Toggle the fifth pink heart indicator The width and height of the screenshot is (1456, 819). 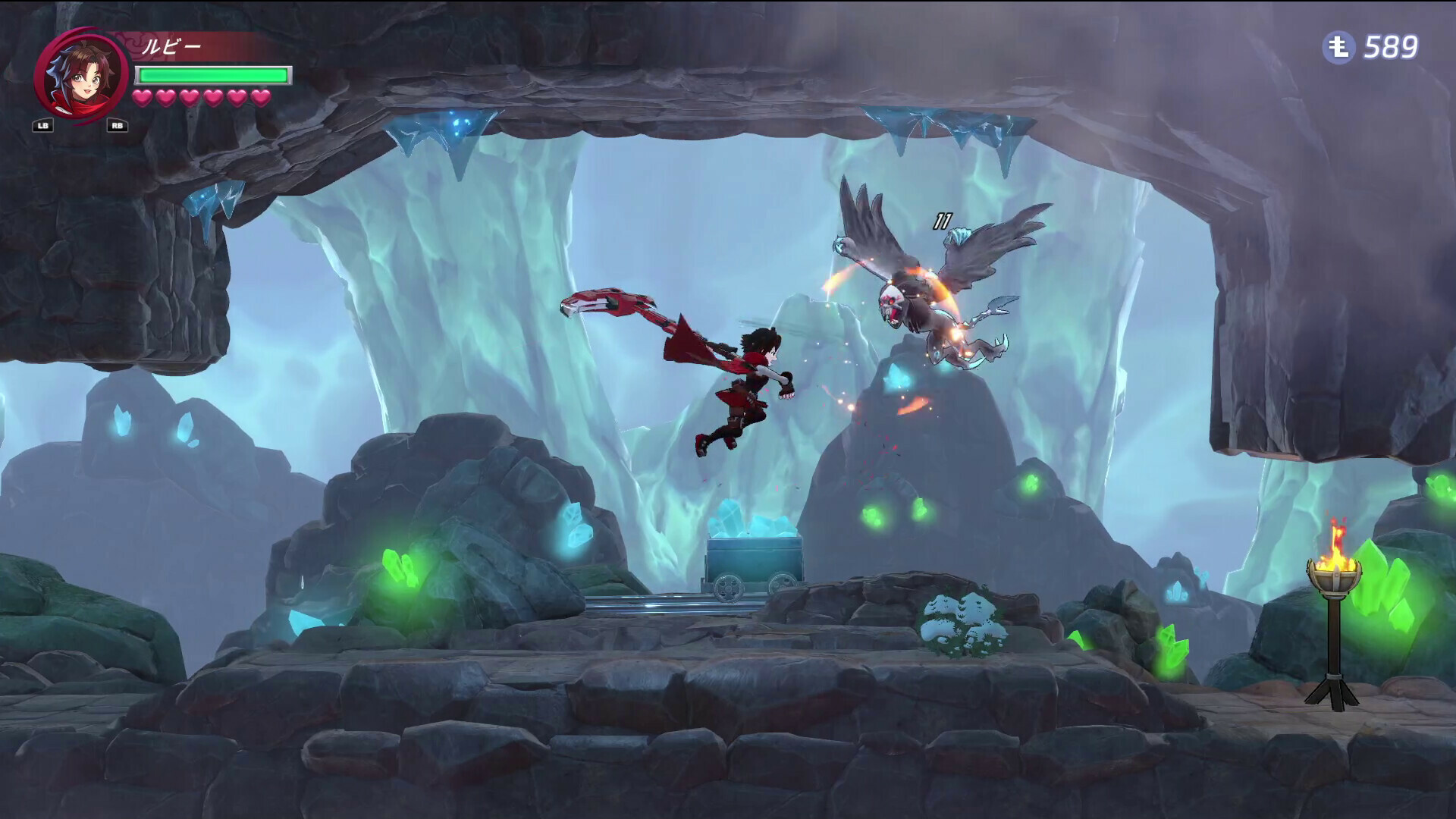tap(237, 98)
